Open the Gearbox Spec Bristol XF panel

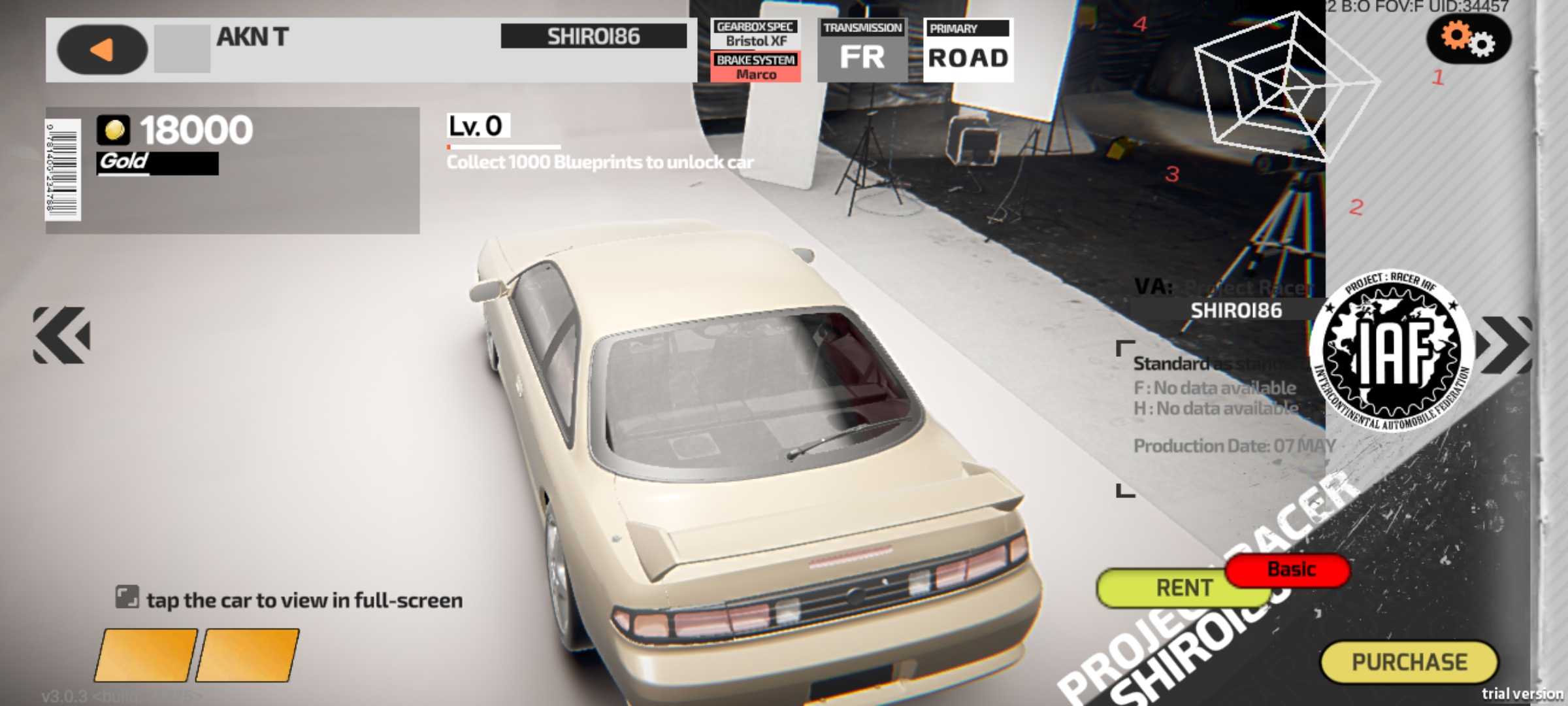(755, 34)
